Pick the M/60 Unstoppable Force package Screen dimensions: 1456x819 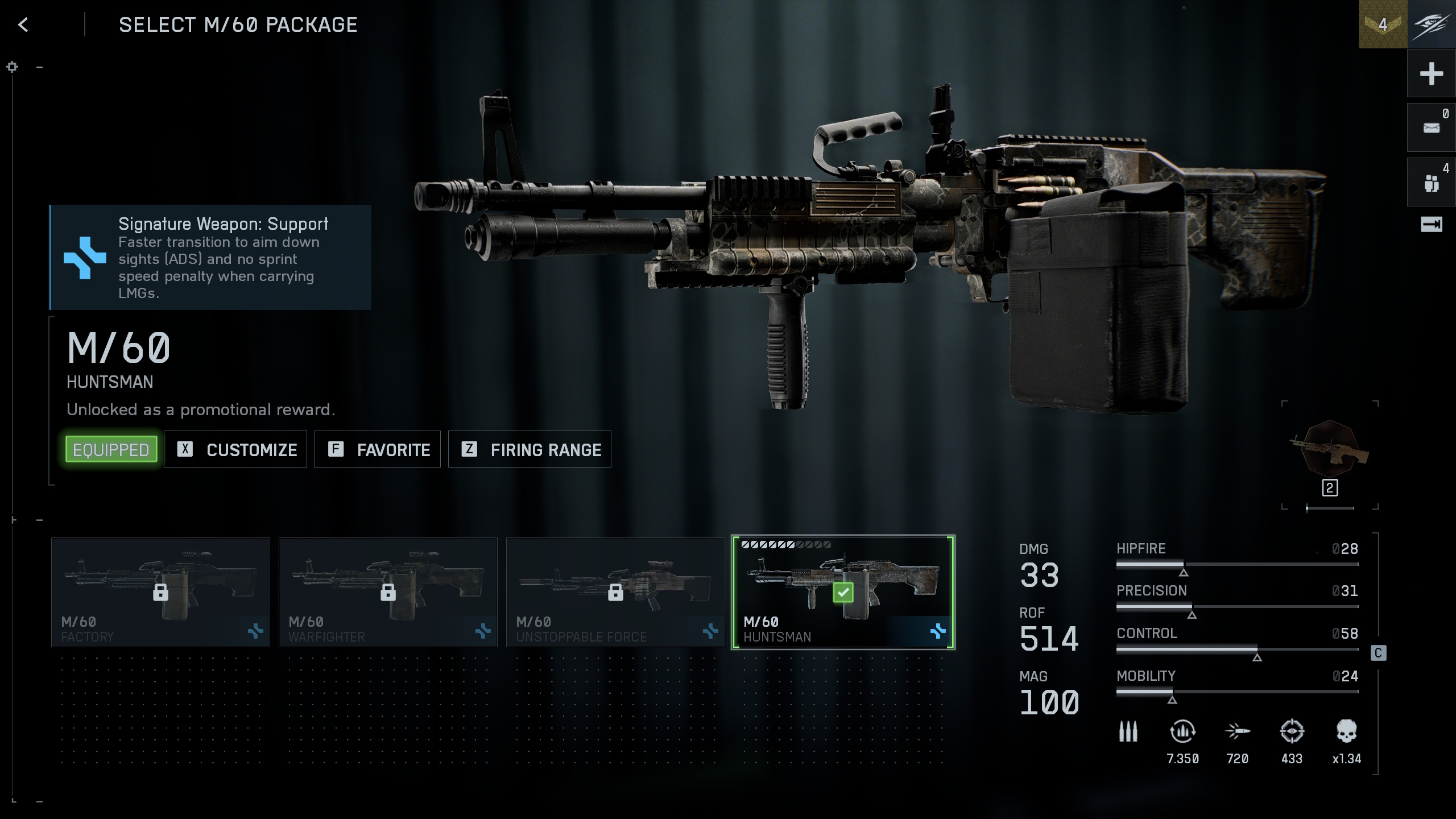(x=615, y=592)
